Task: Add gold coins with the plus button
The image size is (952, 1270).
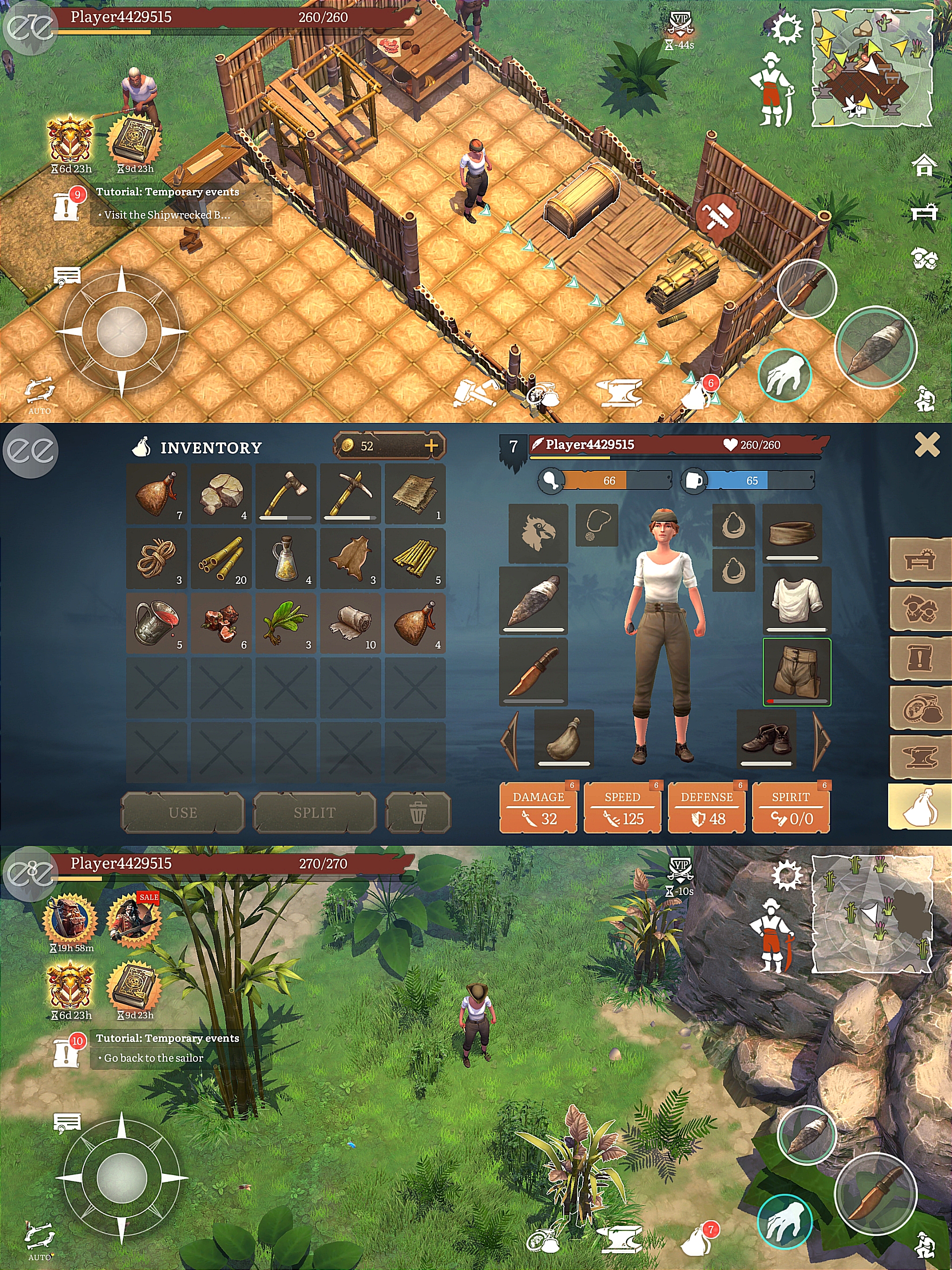Action: [431, 445]
